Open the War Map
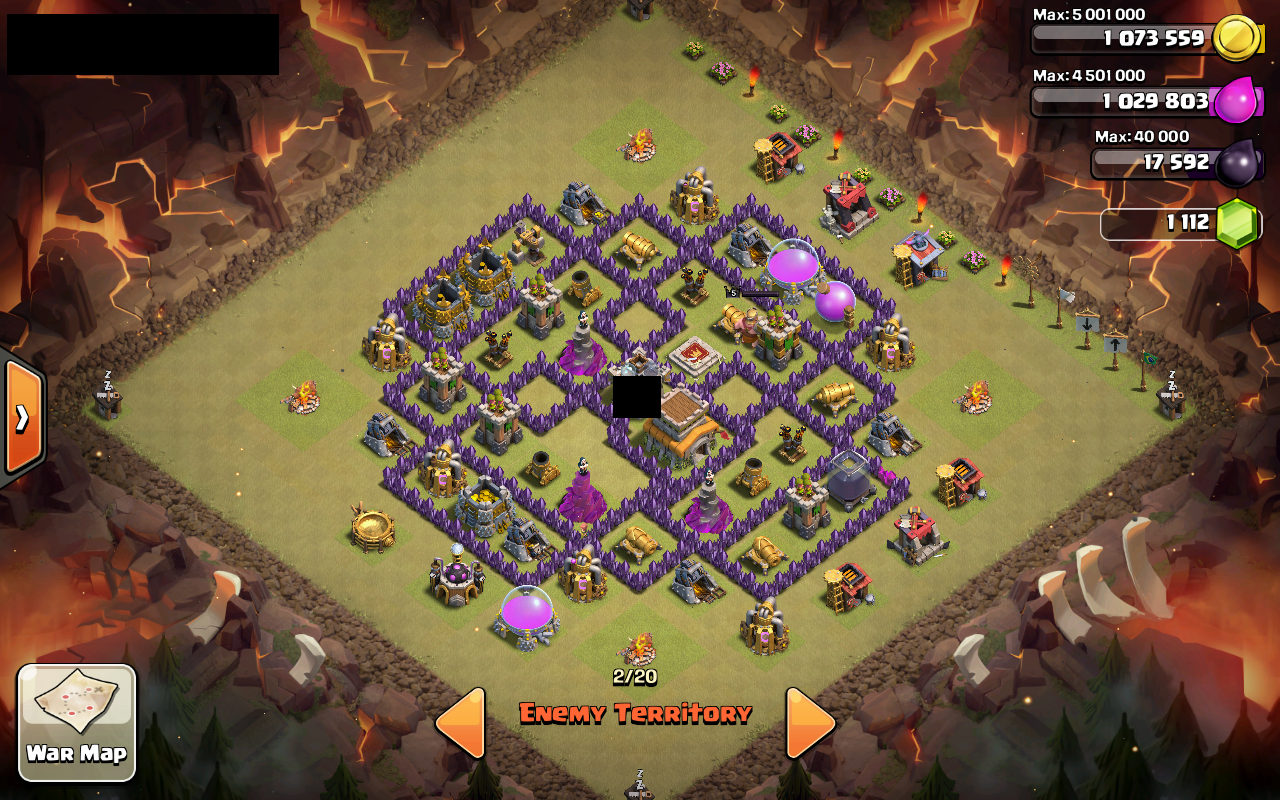The image size is (1280, 800). click(78, 722)
